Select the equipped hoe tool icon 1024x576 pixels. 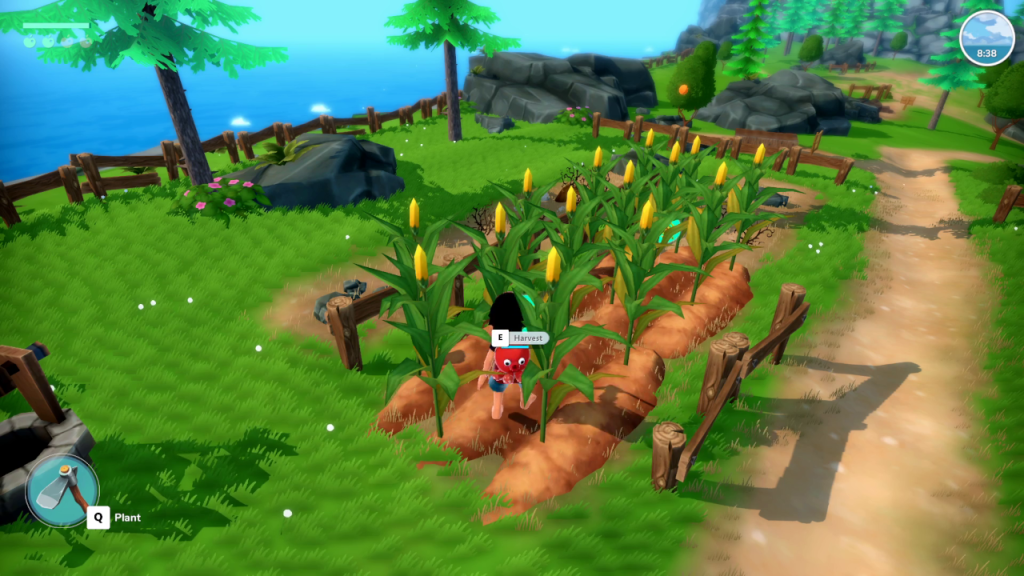pyautogui.click(x=62, y=490)
